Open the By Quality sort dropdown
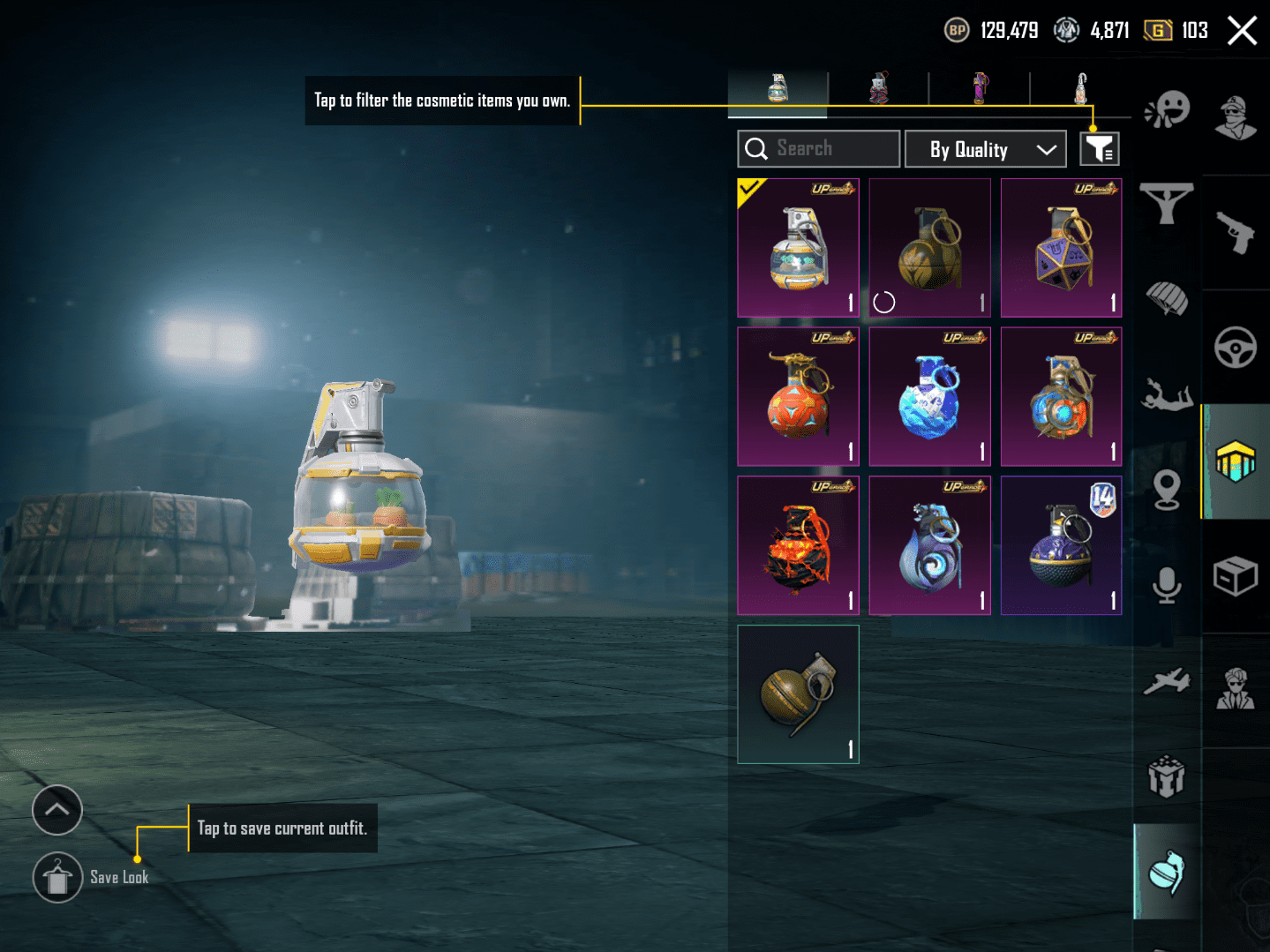The height and width of the screenshot is (952, 1270). (985, 149)
